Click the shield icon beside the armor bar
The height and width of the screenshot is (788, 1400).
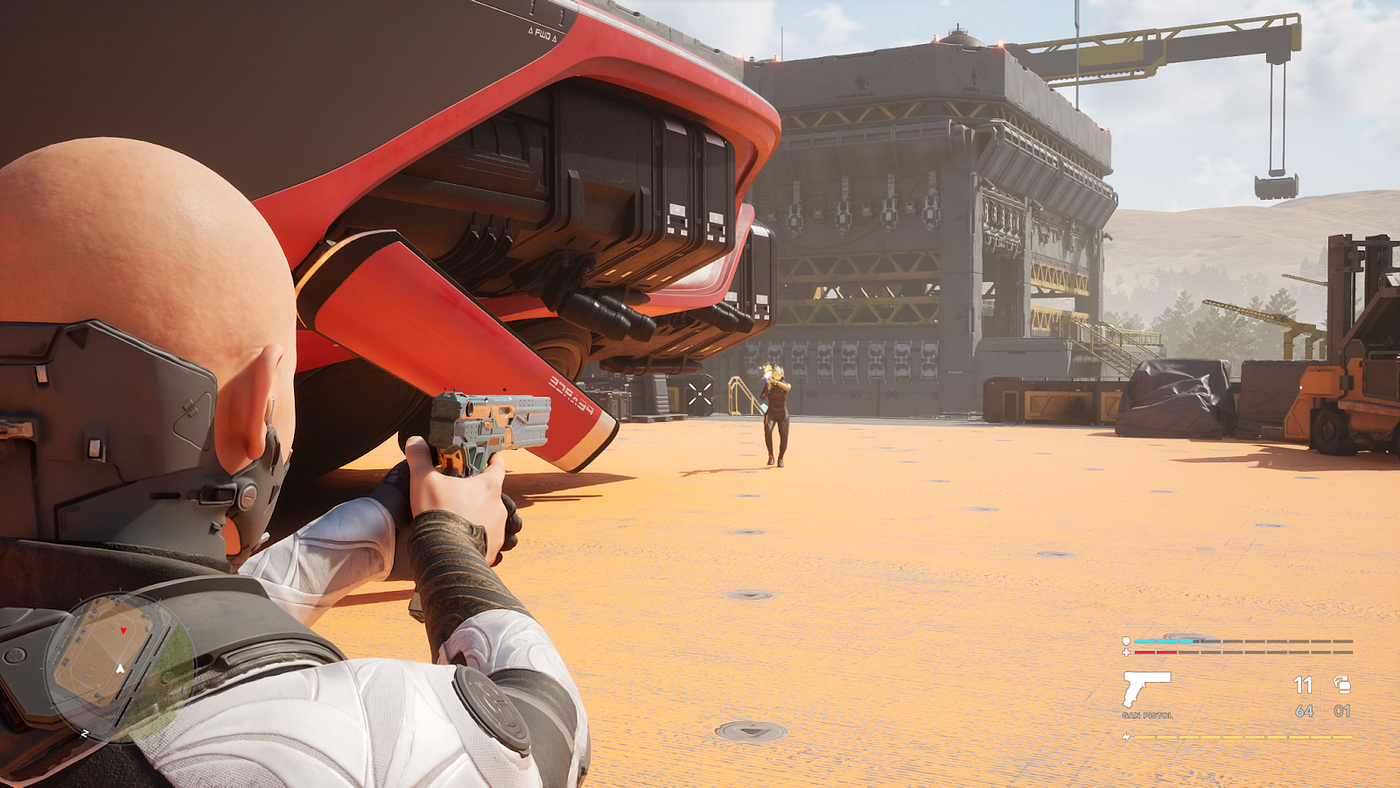click(1126, 640)
